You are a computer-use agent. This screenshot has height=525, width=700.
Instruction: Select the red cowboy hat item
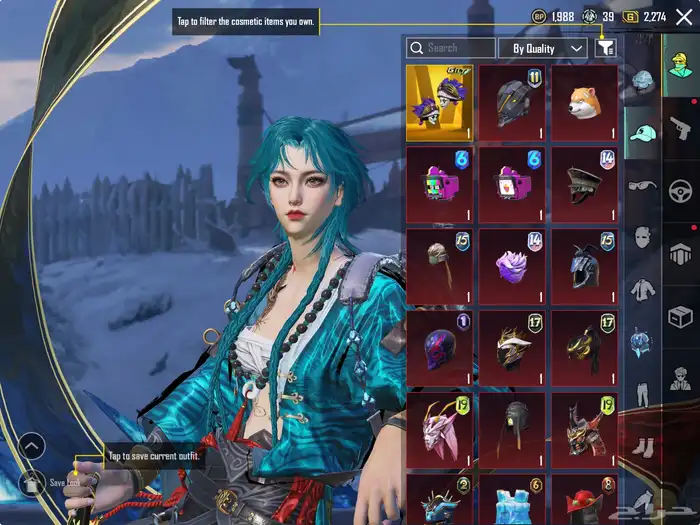584,499
